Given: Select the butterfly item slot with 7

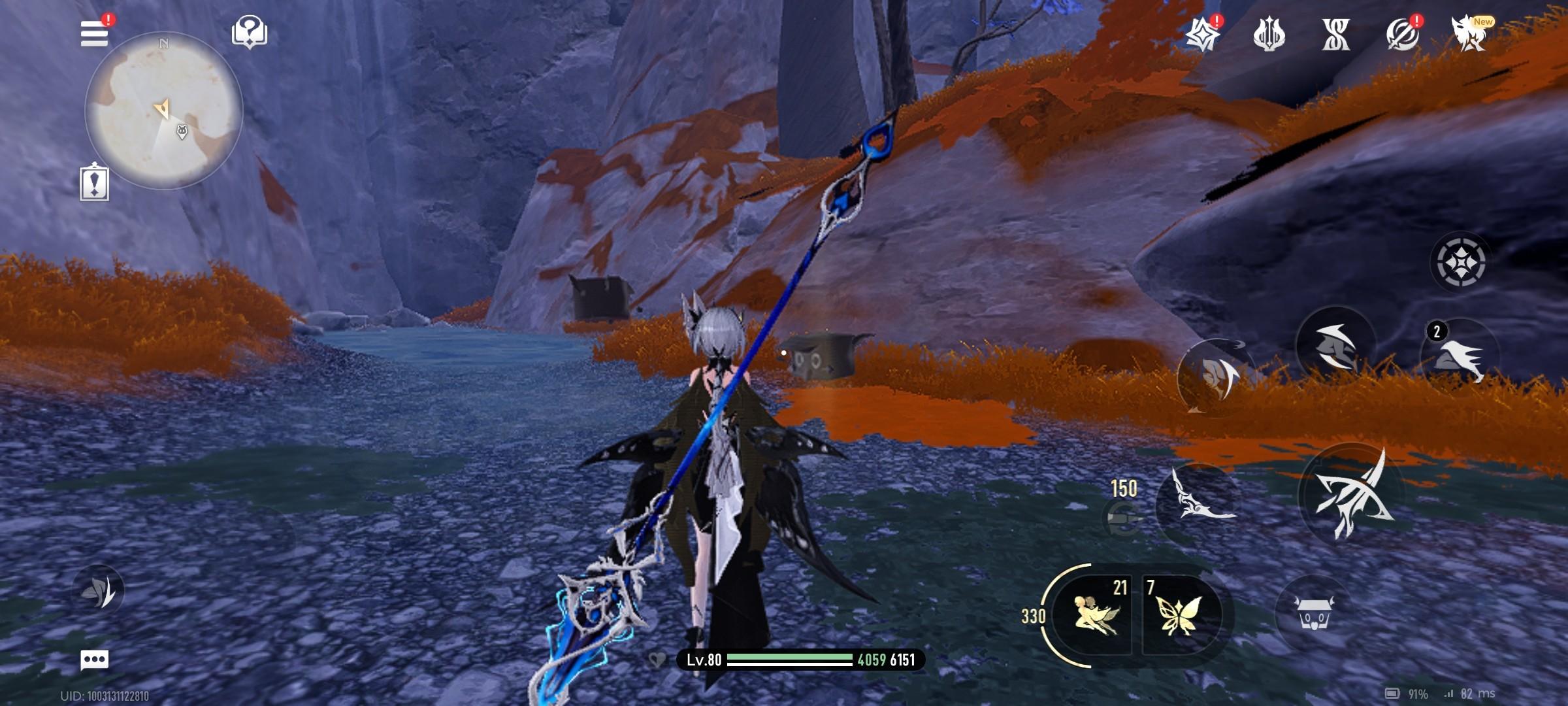Looking at the screenshot, I should tap(1180, 616).
